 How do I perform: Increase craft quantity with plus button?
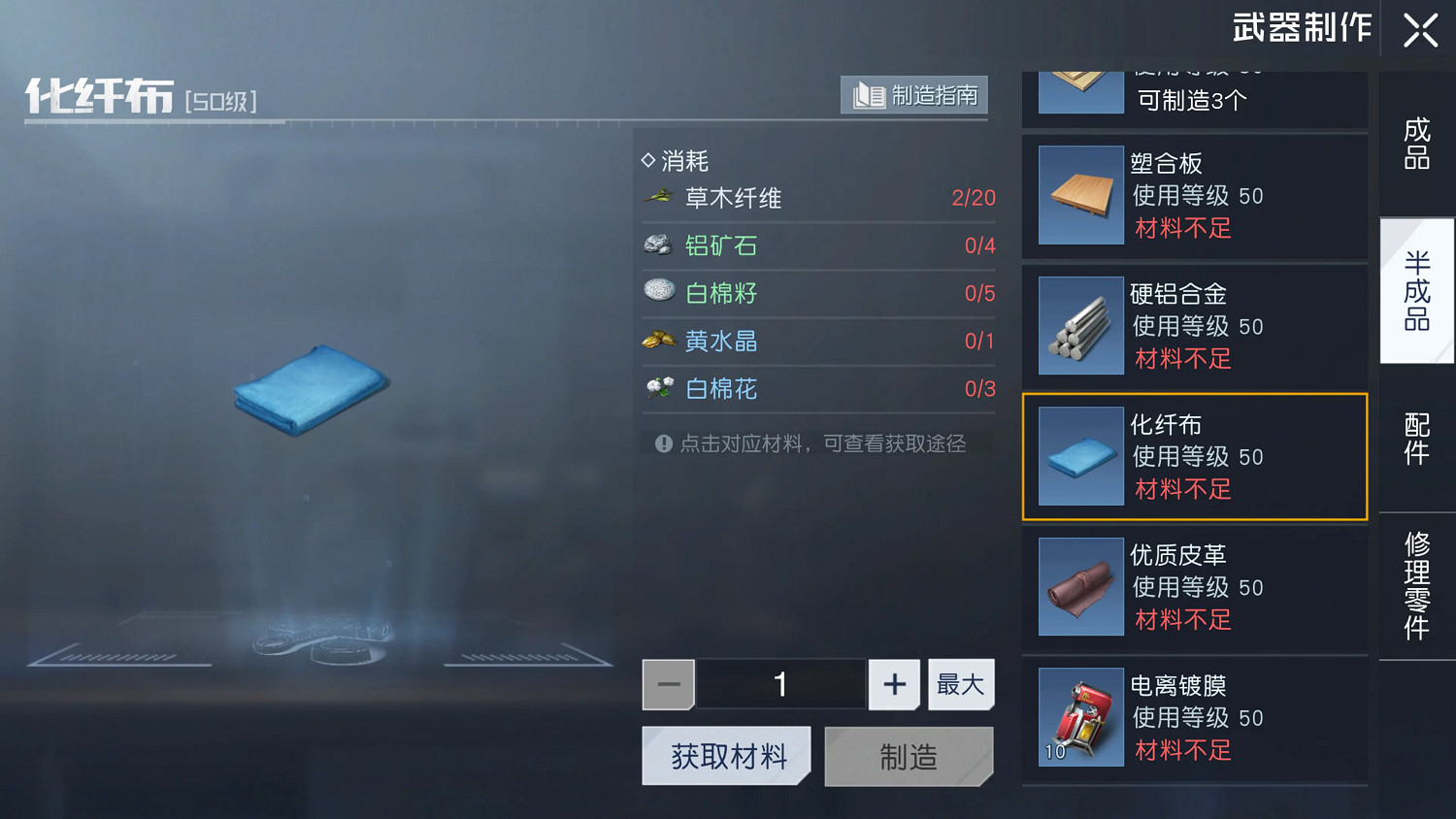coord(893,683)
